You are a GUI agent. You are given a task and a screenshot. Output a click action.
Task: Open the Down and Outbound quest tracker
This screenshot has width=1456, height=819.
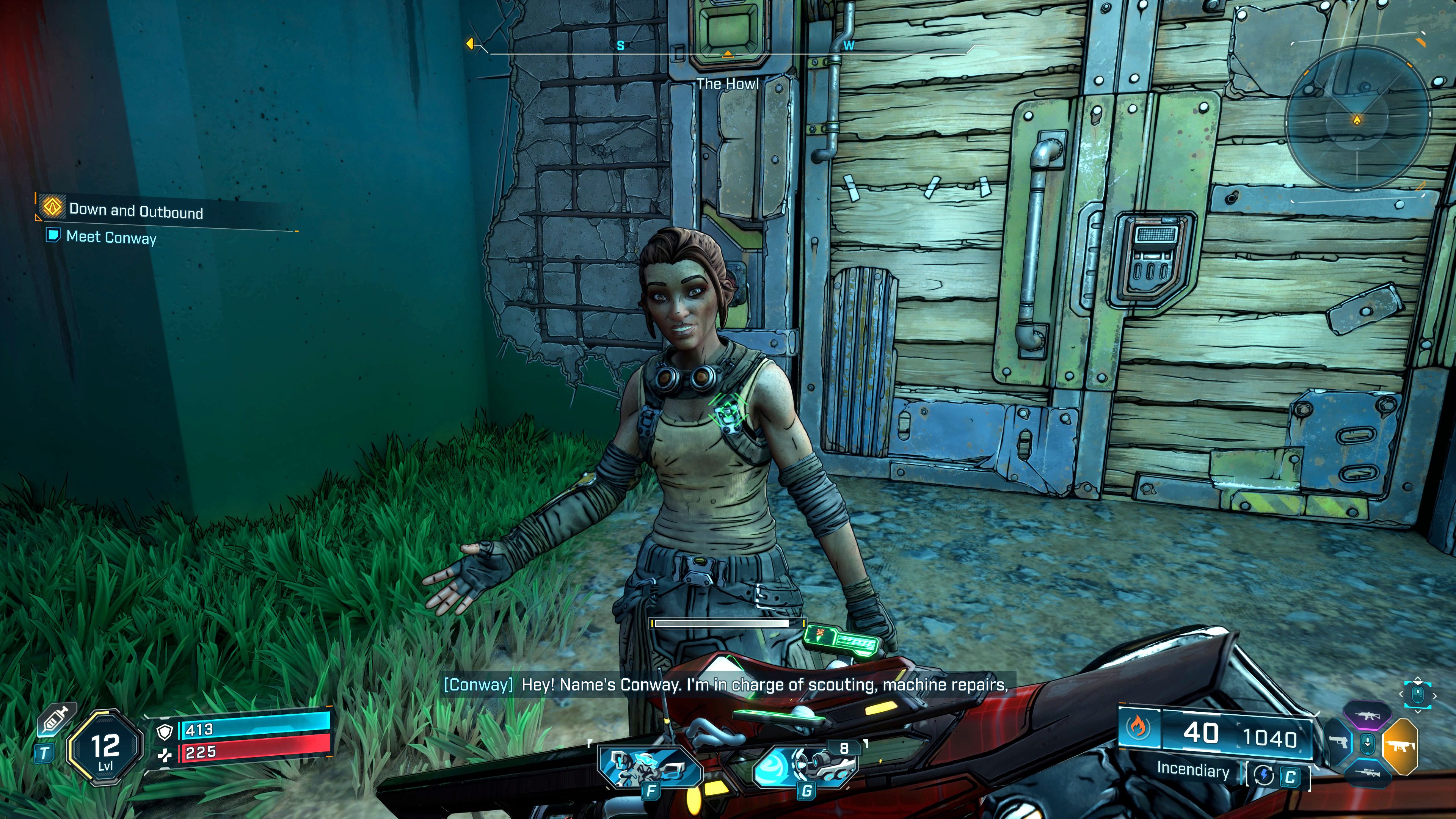(x=136, y=211)
